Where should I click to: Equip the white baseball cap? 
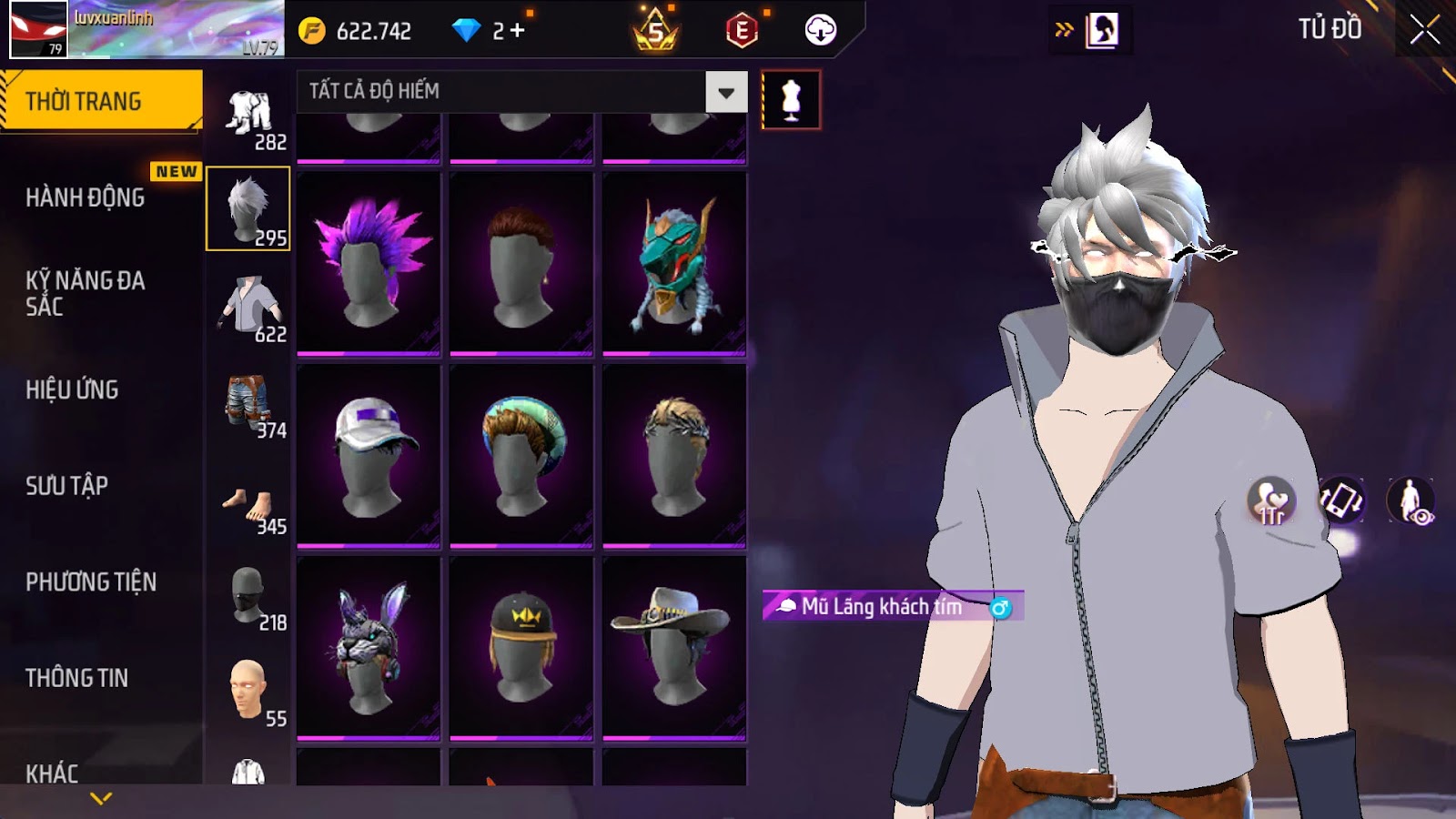[369, 456]
